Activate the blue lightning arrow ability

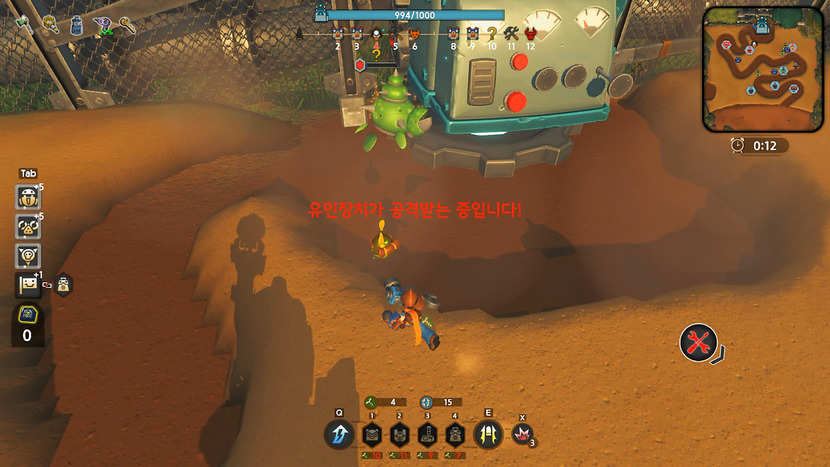[338, 434]
